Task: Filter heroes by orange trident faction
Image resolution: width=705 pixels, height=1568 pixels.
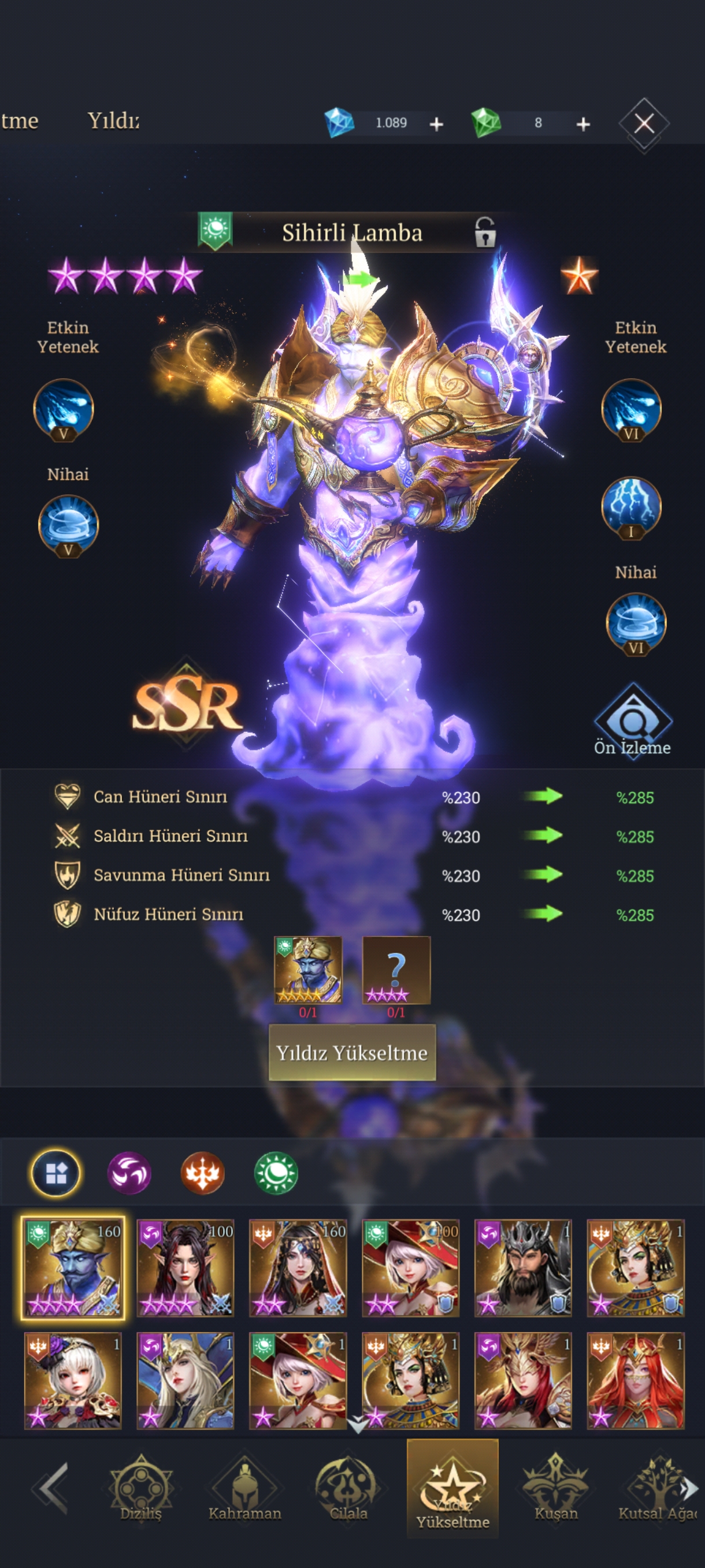Action: point(203,1173)
